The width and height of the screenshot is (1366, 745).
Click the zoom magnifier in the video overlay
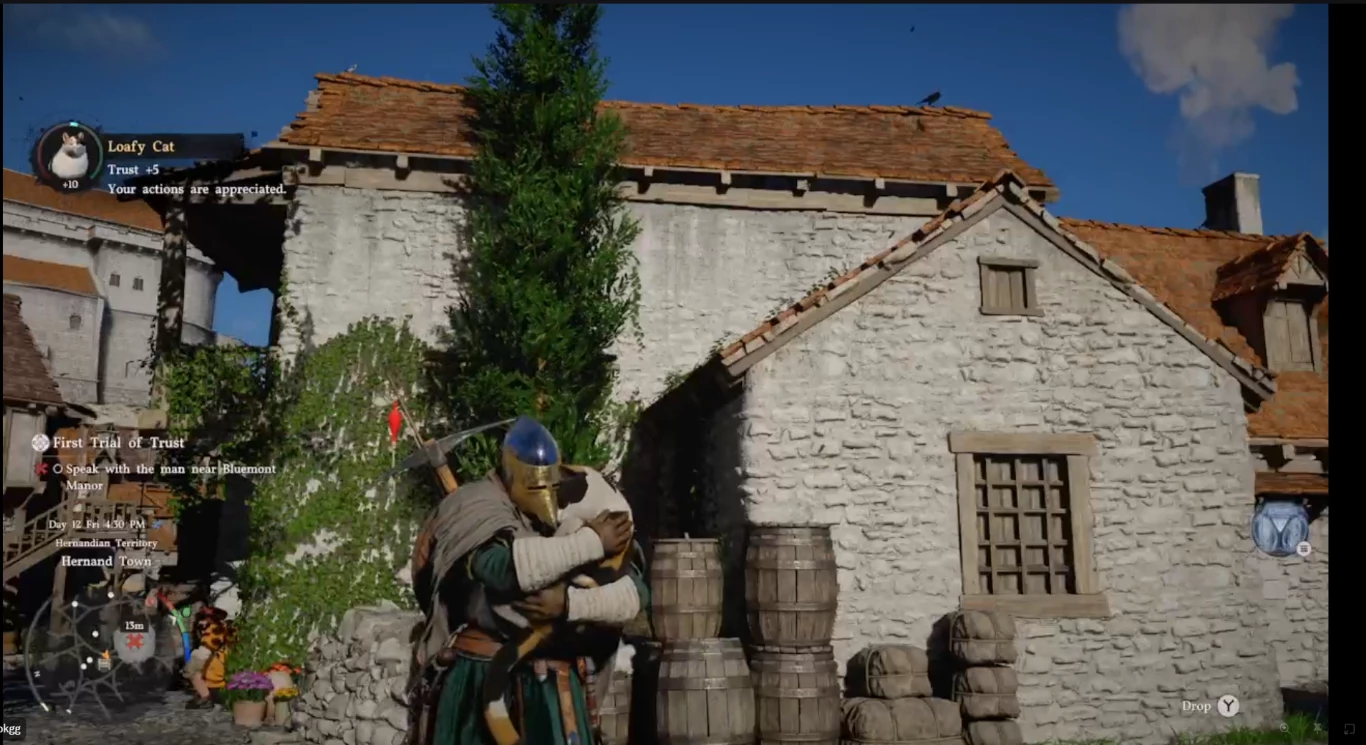coord(1285,728)
